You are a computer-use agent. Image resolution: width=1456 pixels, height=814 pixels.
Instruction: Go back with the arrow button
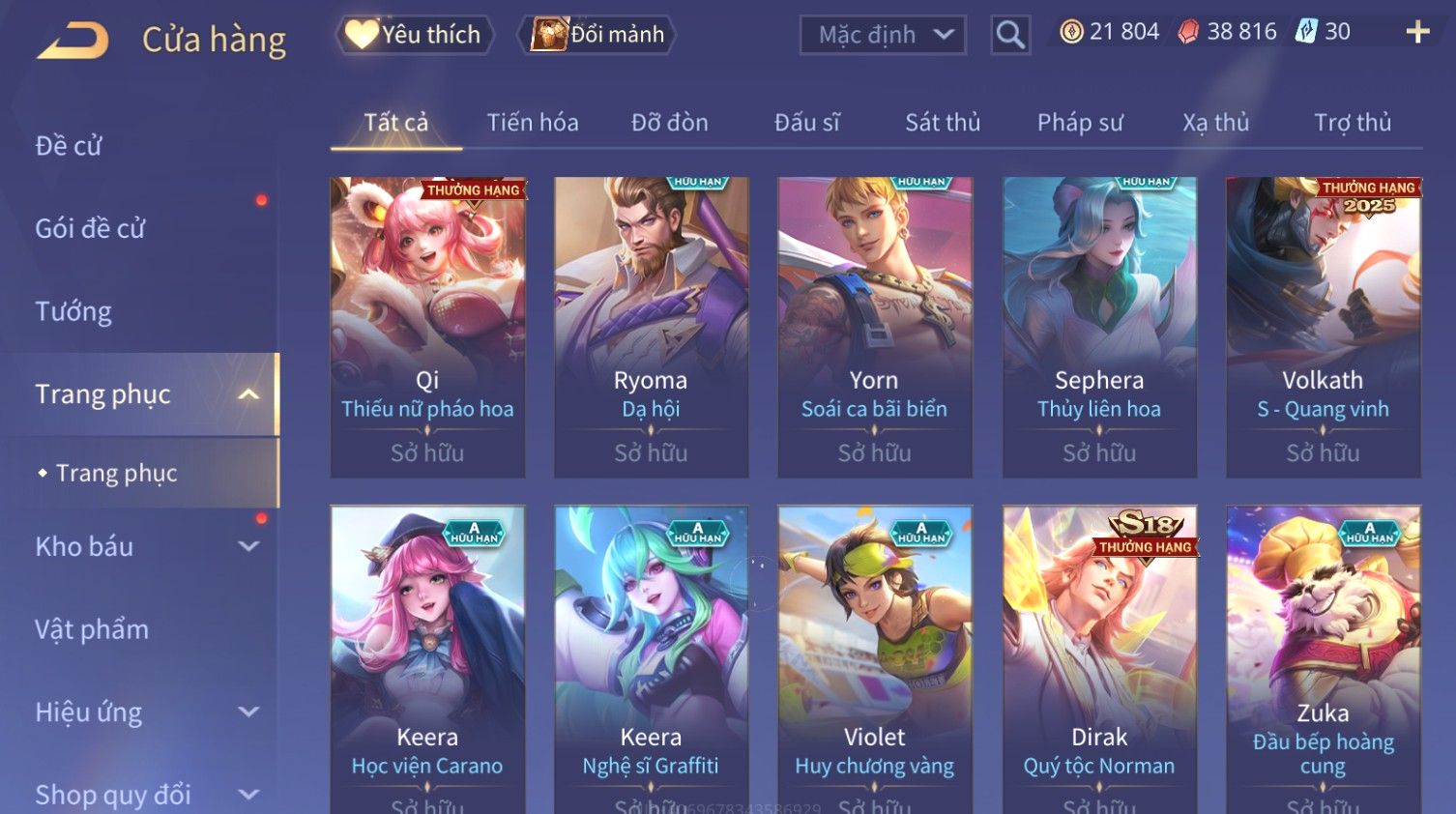click(x=73, y=40)
